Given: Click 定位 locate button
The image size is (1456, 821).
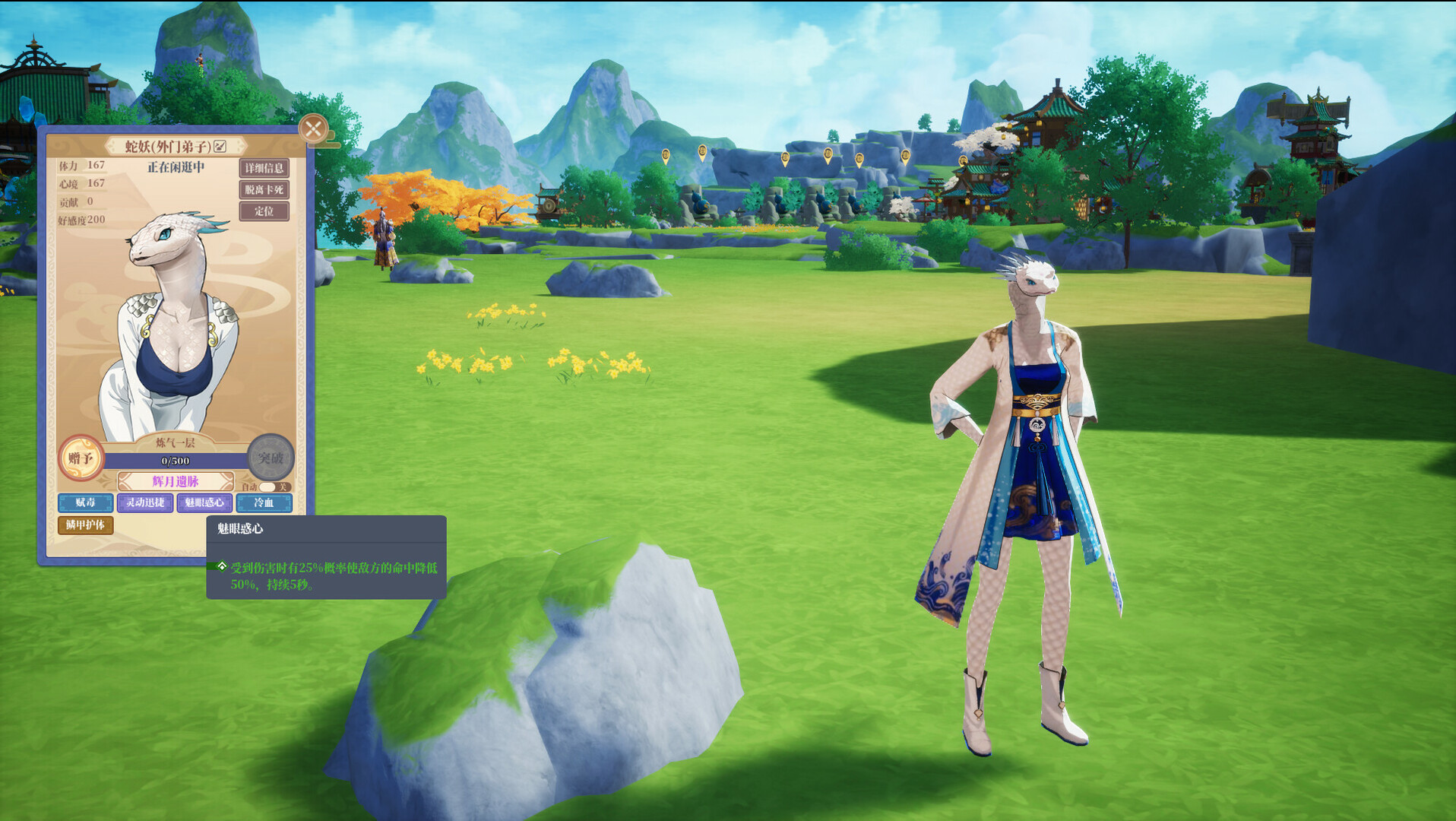Looking at the screenshot, I should tap(264, 211).
